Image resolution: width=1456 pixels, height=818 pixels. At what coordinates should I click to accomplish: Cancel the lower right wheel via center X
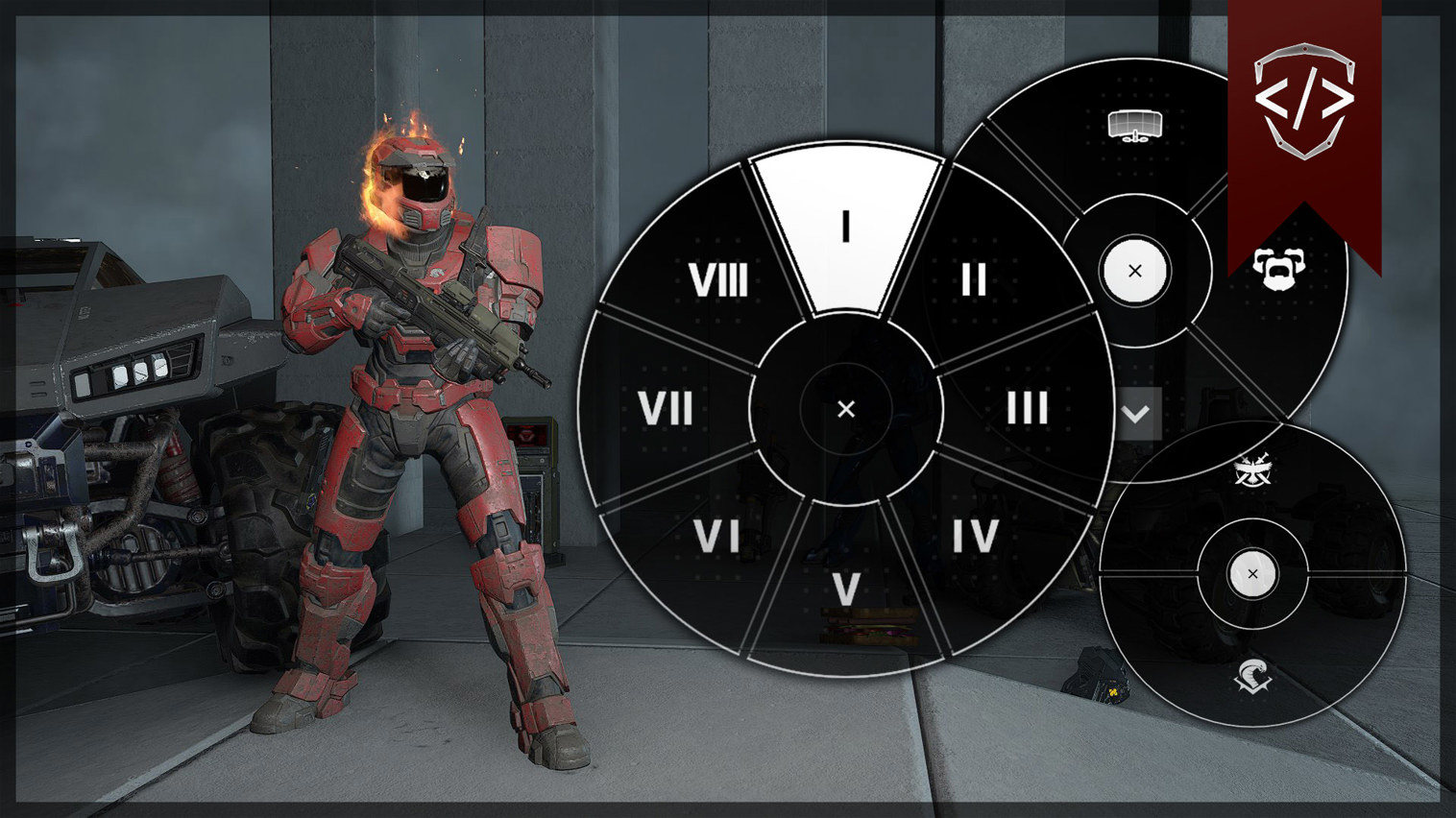(x=1252, y=573)
